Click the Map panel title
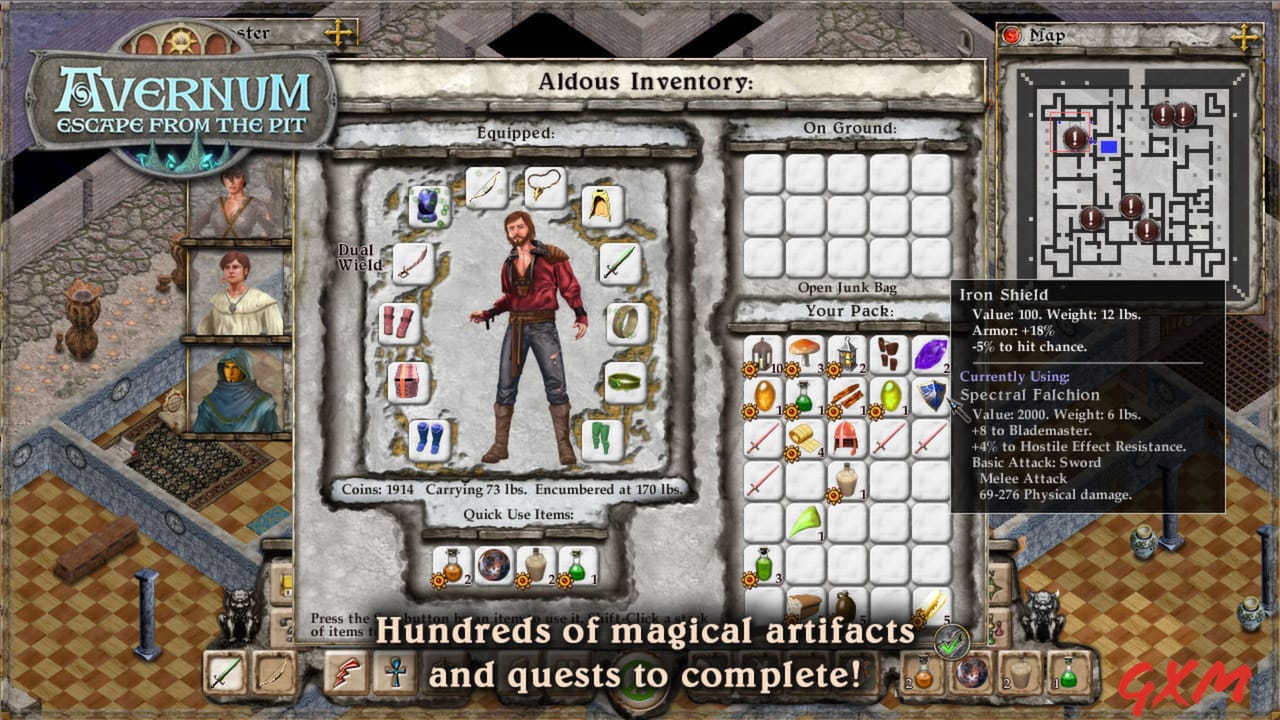Screen dimensions: 1280x720 1046,36
